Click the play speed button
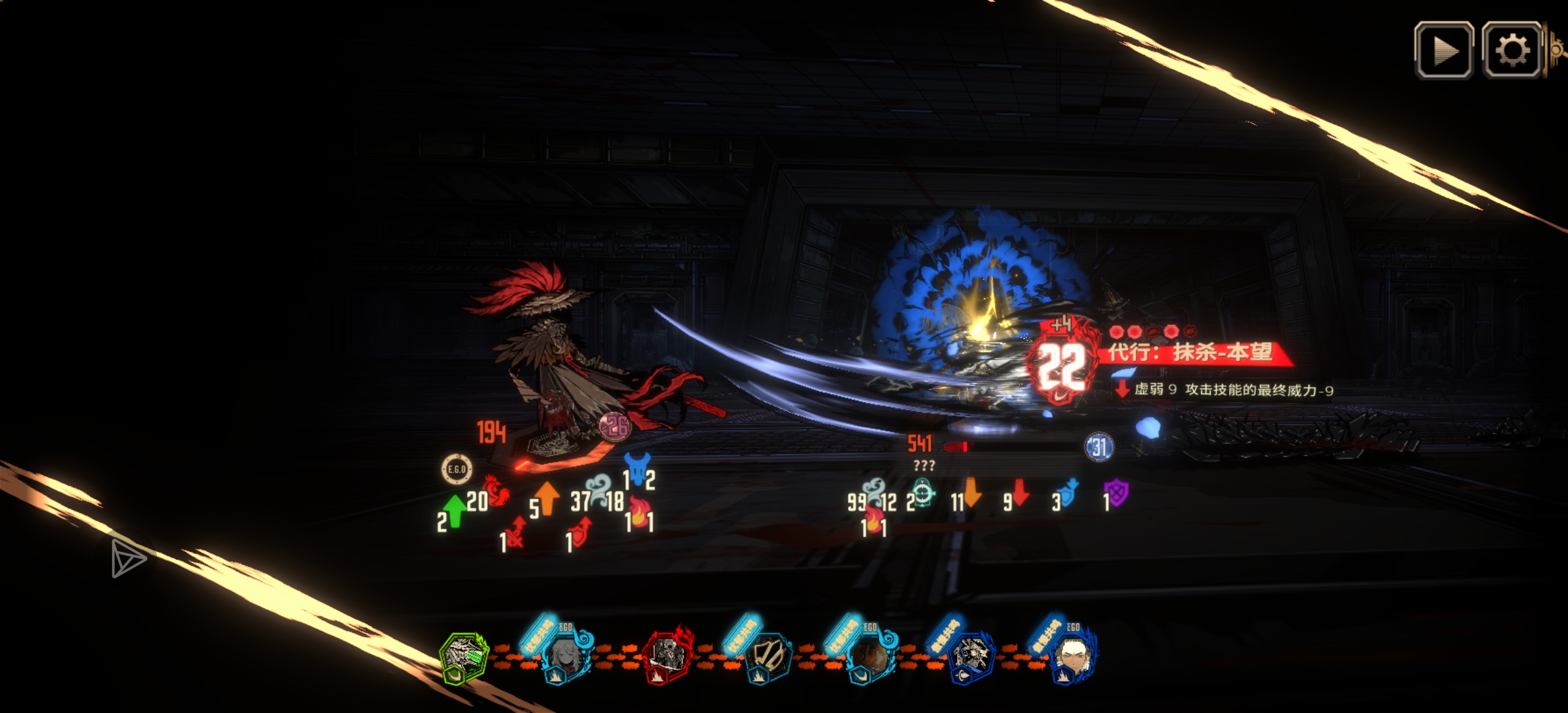 pyautogui.click(x=1443, y=50)
